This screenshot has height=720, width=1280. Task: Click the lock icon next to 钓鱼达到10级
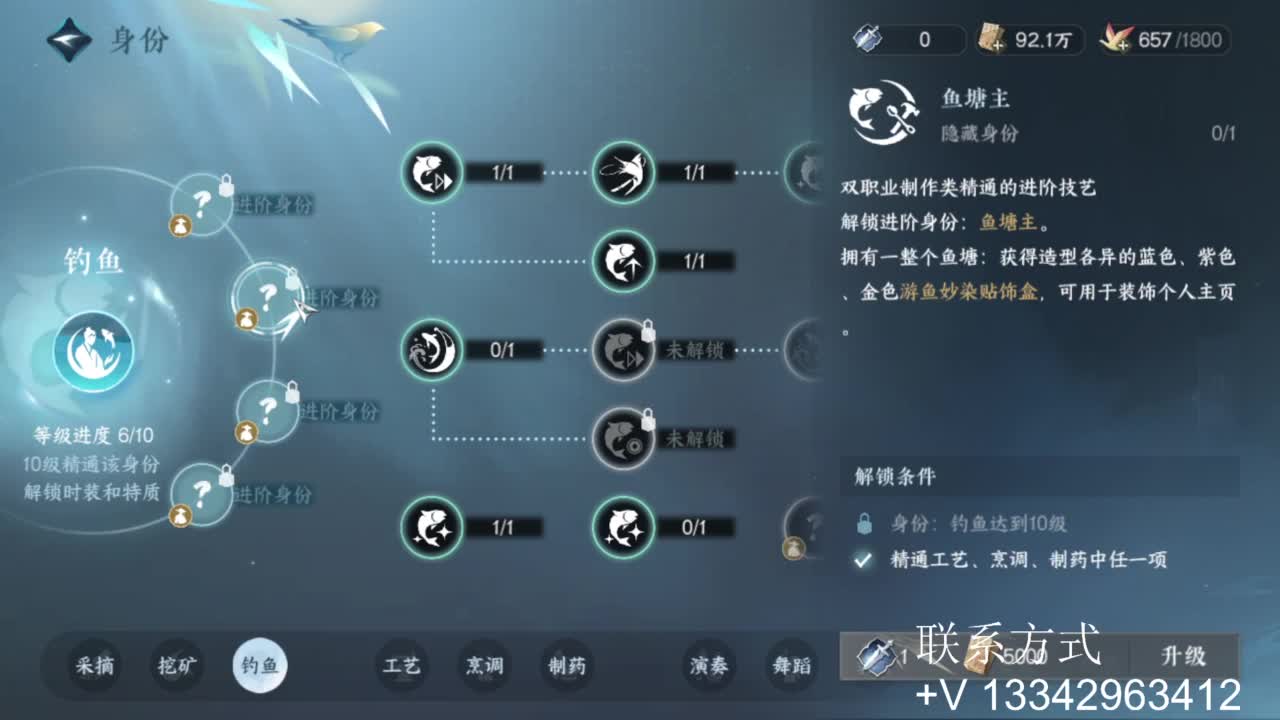point(860,521)
